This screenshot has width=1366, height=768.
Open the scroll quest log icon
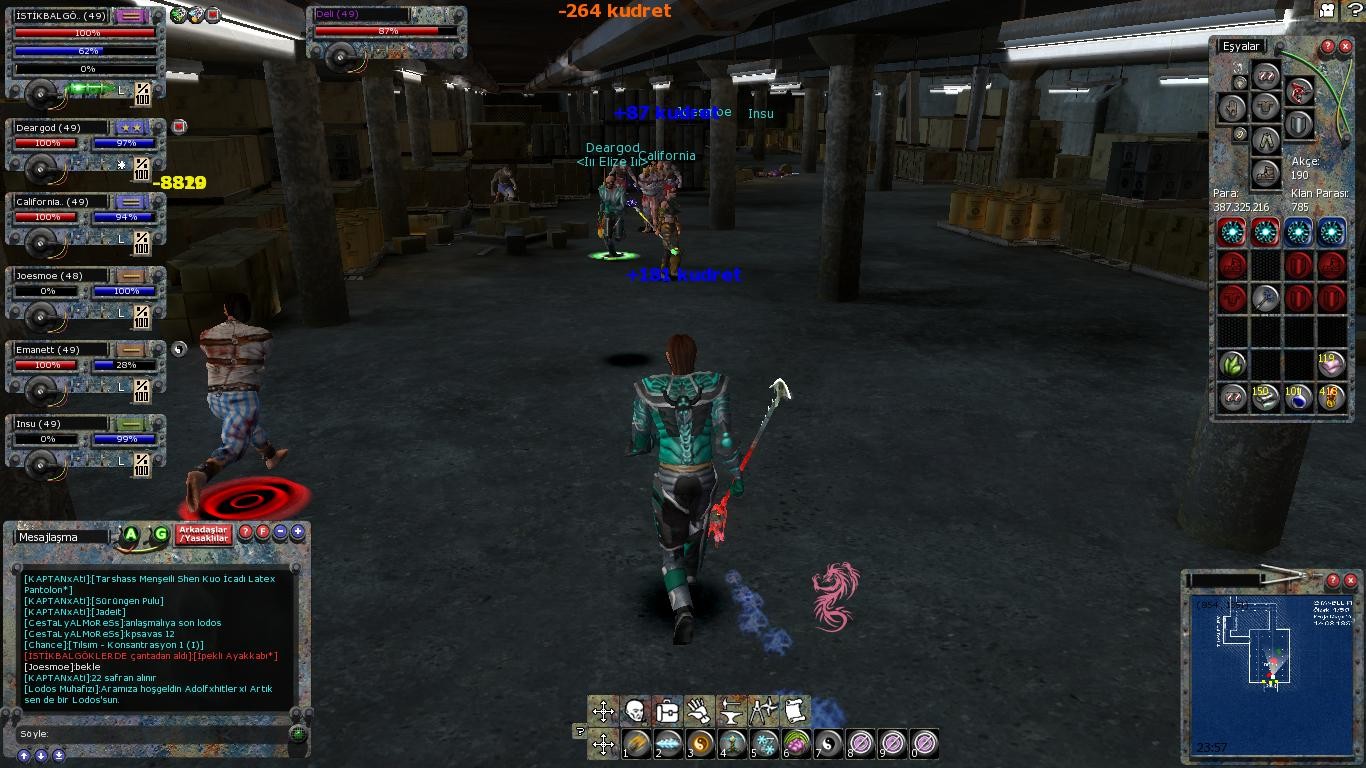tap(794, 712)
